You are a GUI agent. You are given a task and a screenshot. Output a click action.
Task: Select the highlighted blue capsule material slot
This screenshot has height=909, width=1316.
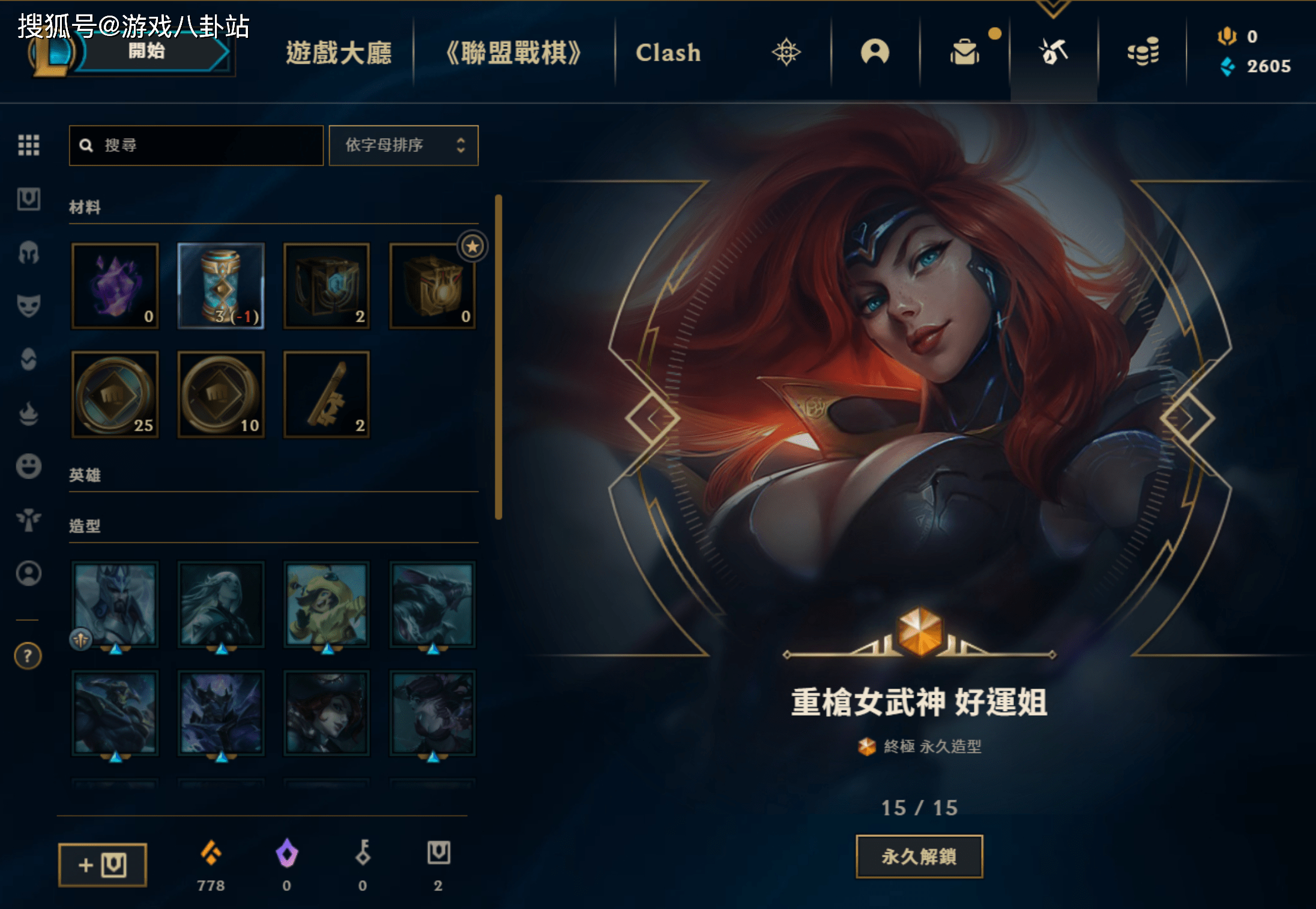point(221,286)
